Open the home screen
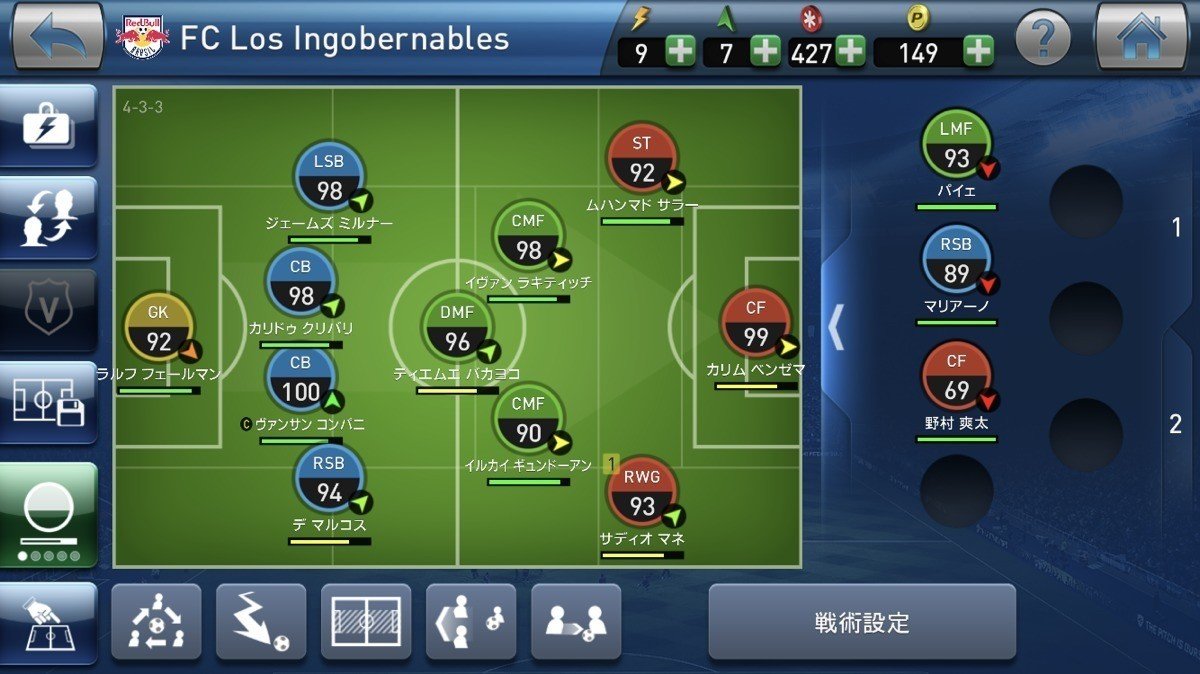The image size is (1200, 674). point(1141,37)
